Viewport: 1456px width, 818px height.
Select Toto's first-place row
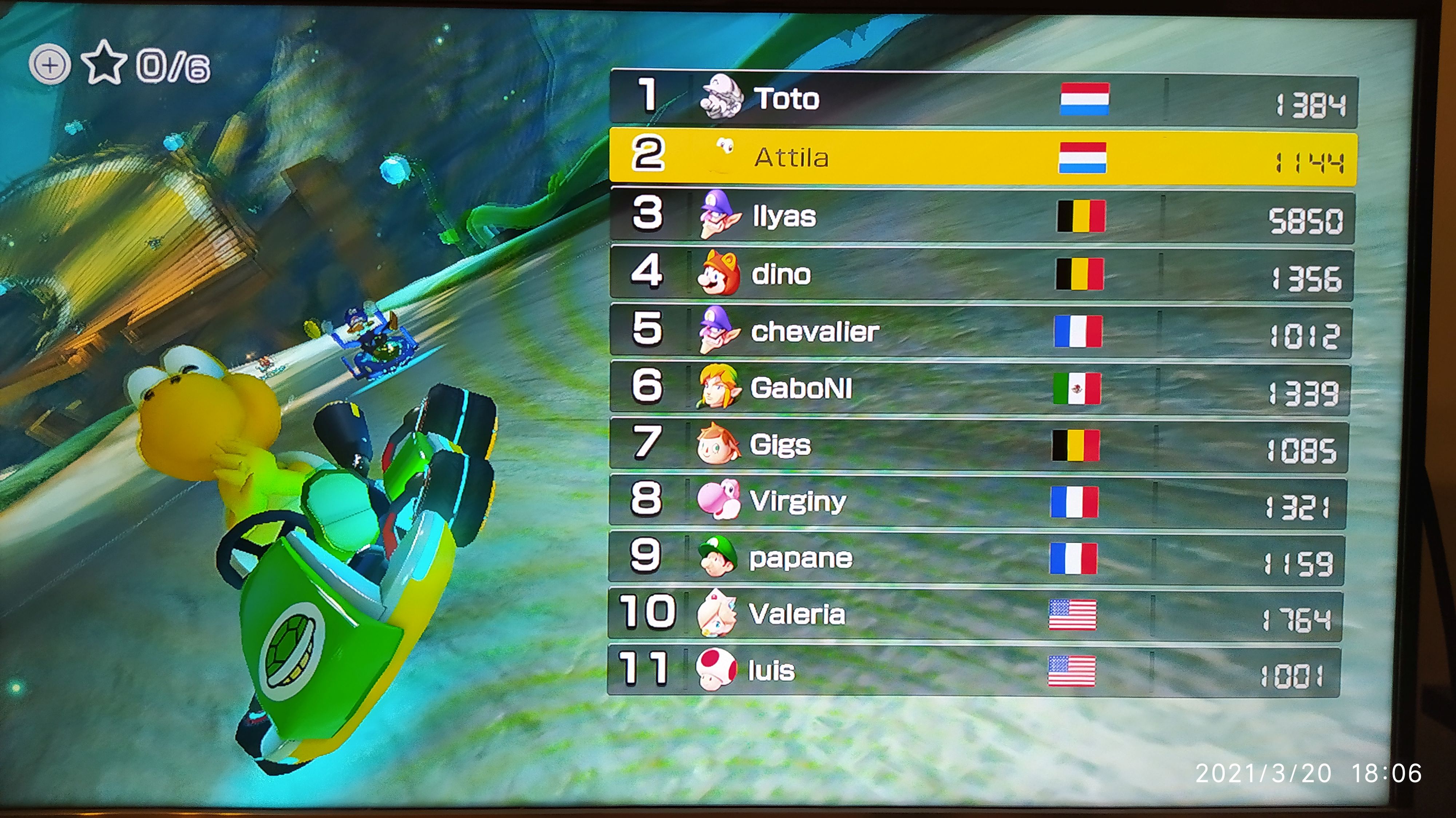tap(984, 99)
